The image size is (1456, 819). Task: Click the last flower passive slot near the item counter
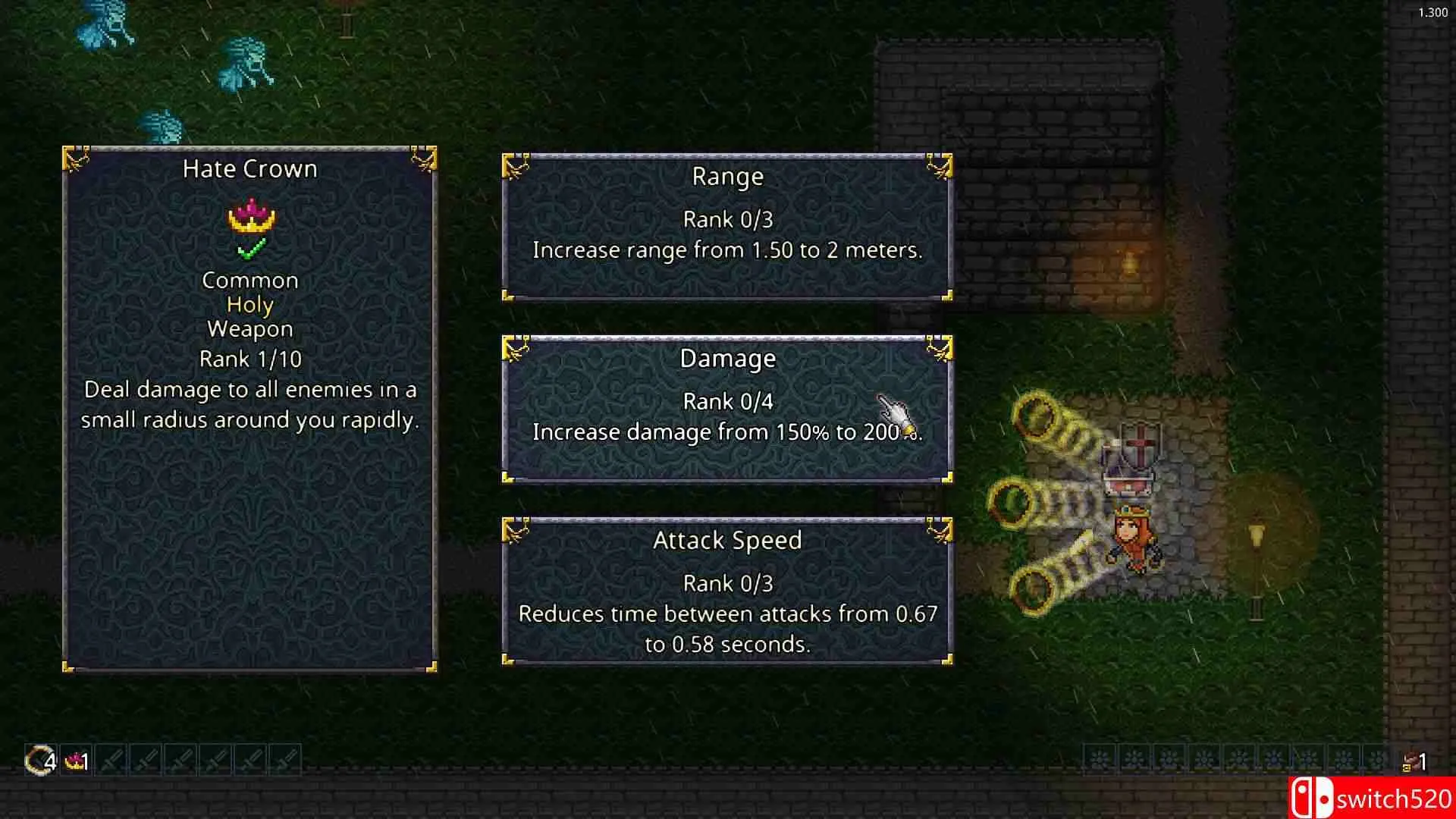(x=1376, y=758)
